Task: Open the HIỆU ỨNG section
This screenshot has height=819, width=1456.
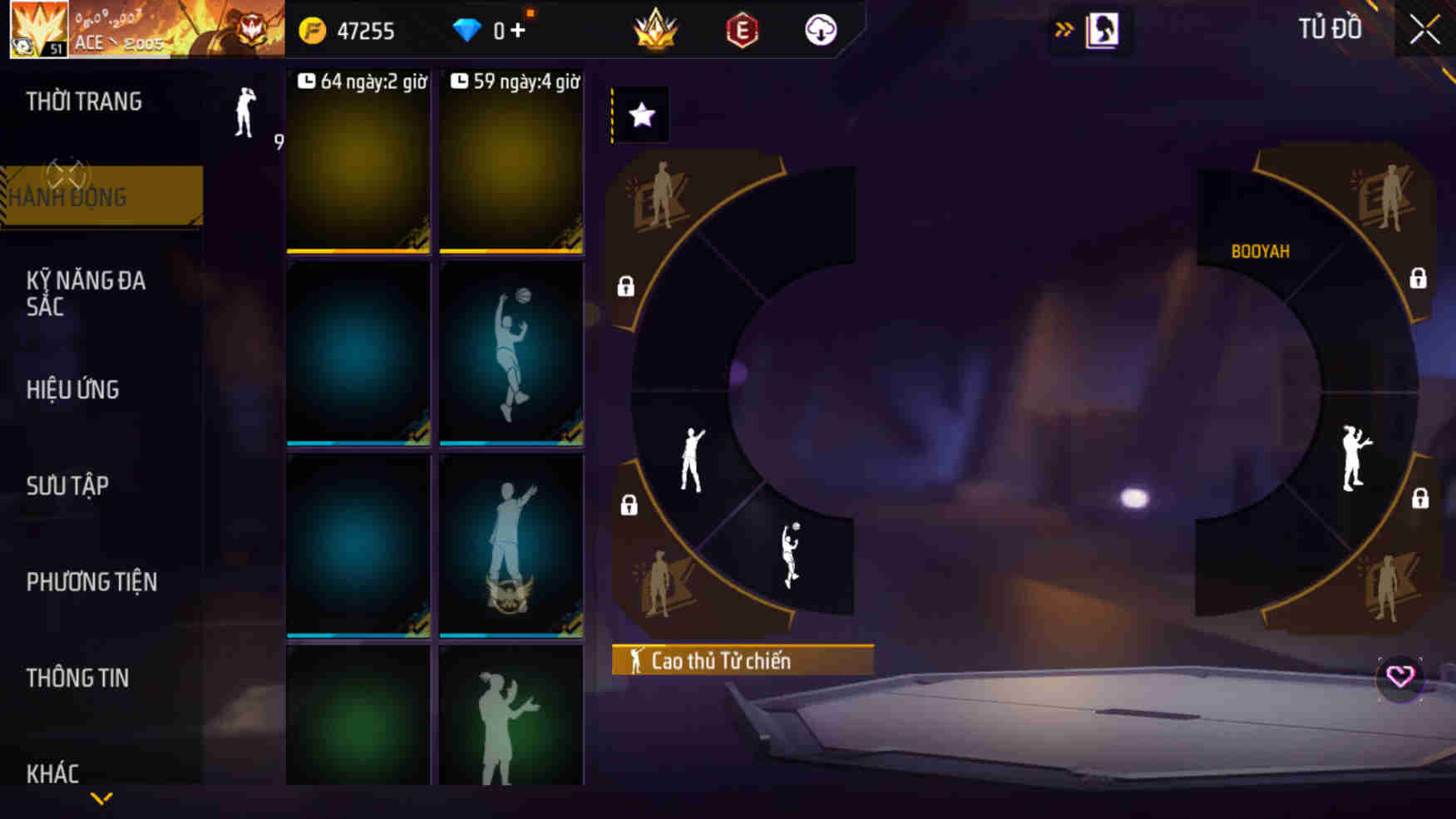Action: tap(72, 389)
